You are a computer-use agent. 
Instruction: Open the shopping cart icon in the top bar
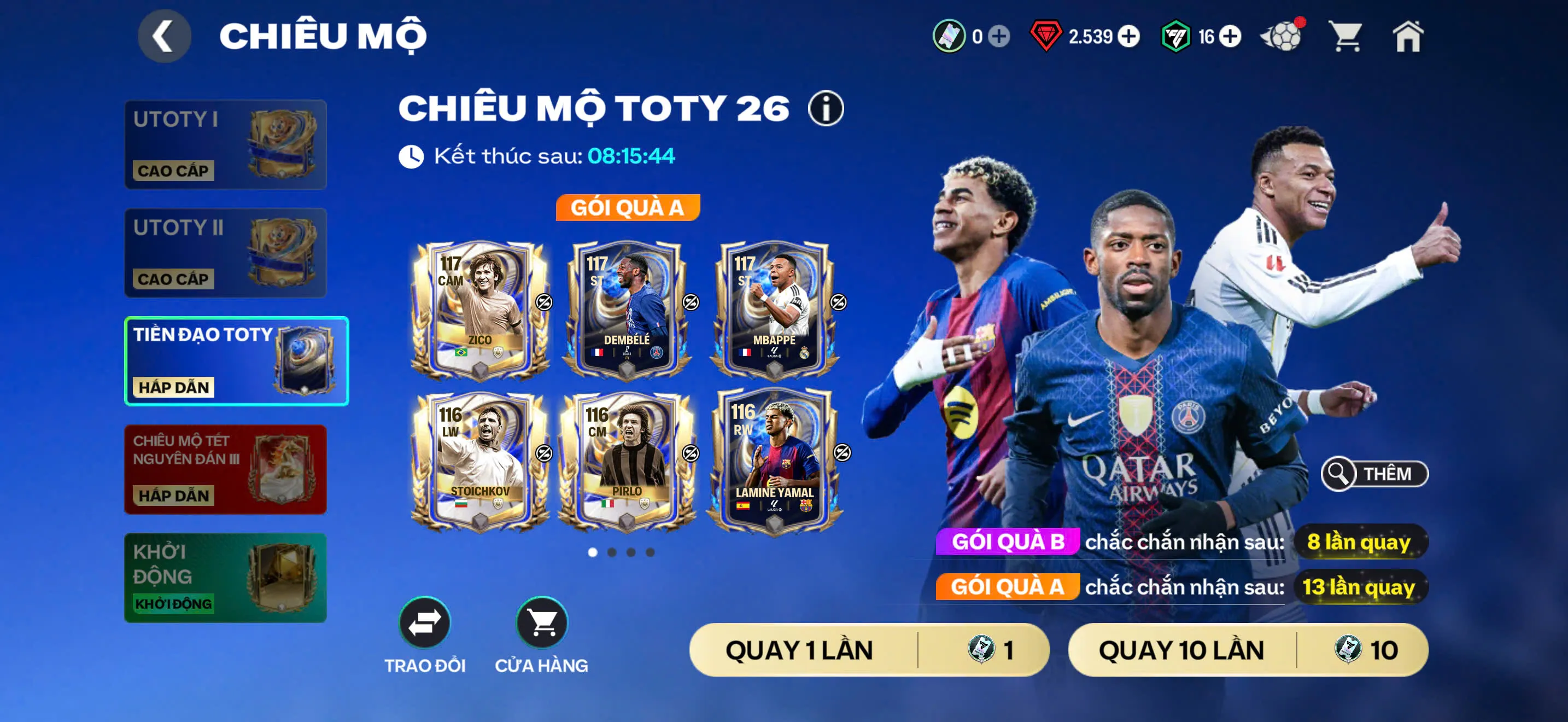click(x=1347, y=38)
